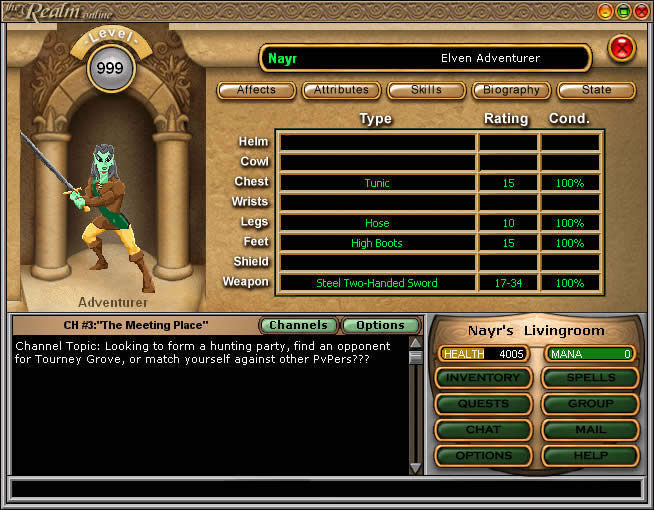This screenshot has width=654, height=510.
Task: Close the character sheet with the red X
Action: click(x=622, y=47)
